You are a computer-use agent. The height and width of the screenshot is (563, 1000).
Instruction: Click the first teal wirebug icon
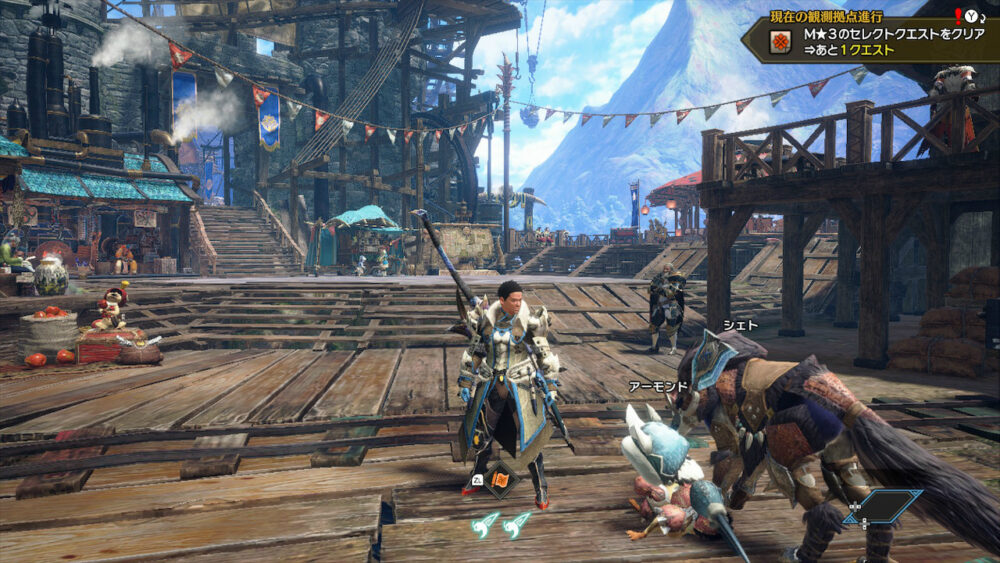tap(485, 523)
